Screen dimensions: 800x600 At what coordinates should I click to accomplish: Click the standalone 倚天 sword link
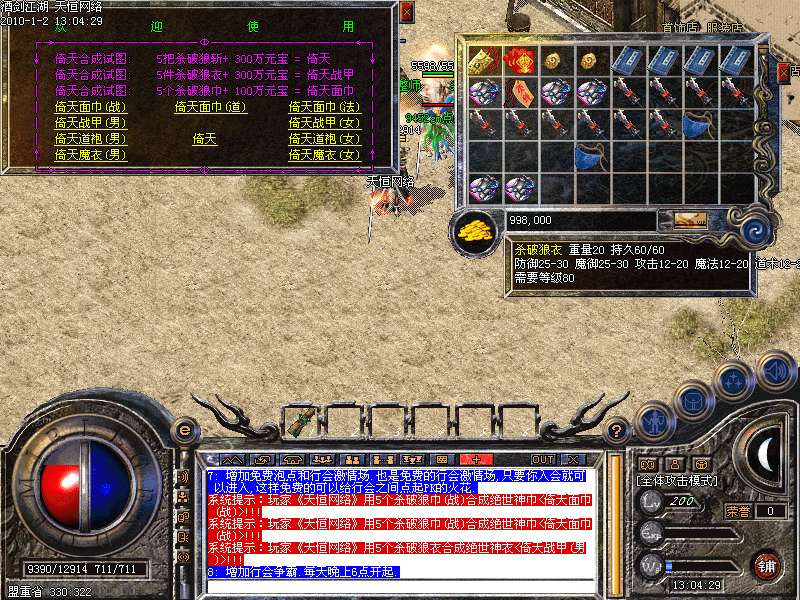point(204,139)
